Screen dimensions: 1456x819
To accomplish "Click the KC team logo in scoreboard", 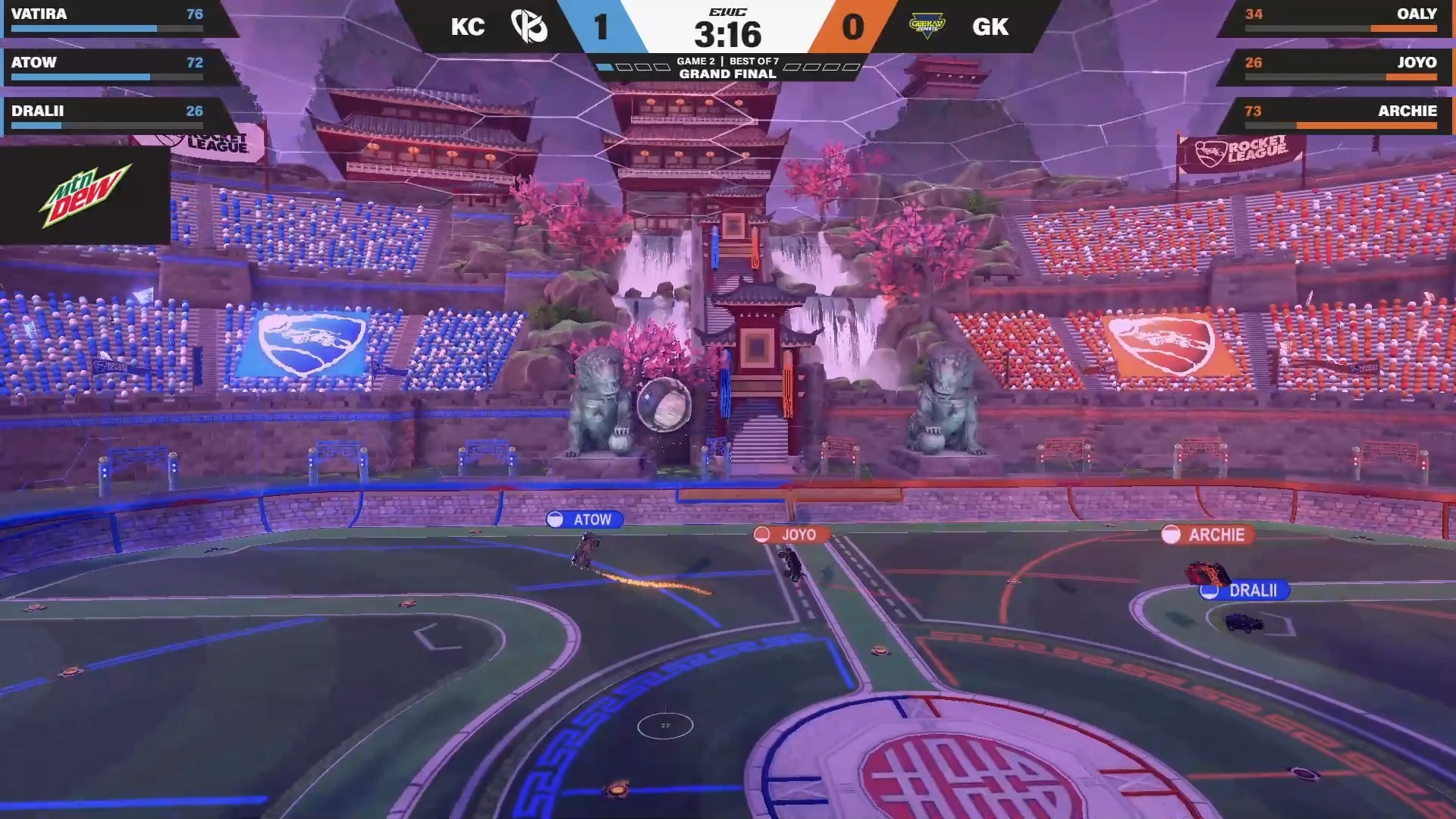I will 529,27.
